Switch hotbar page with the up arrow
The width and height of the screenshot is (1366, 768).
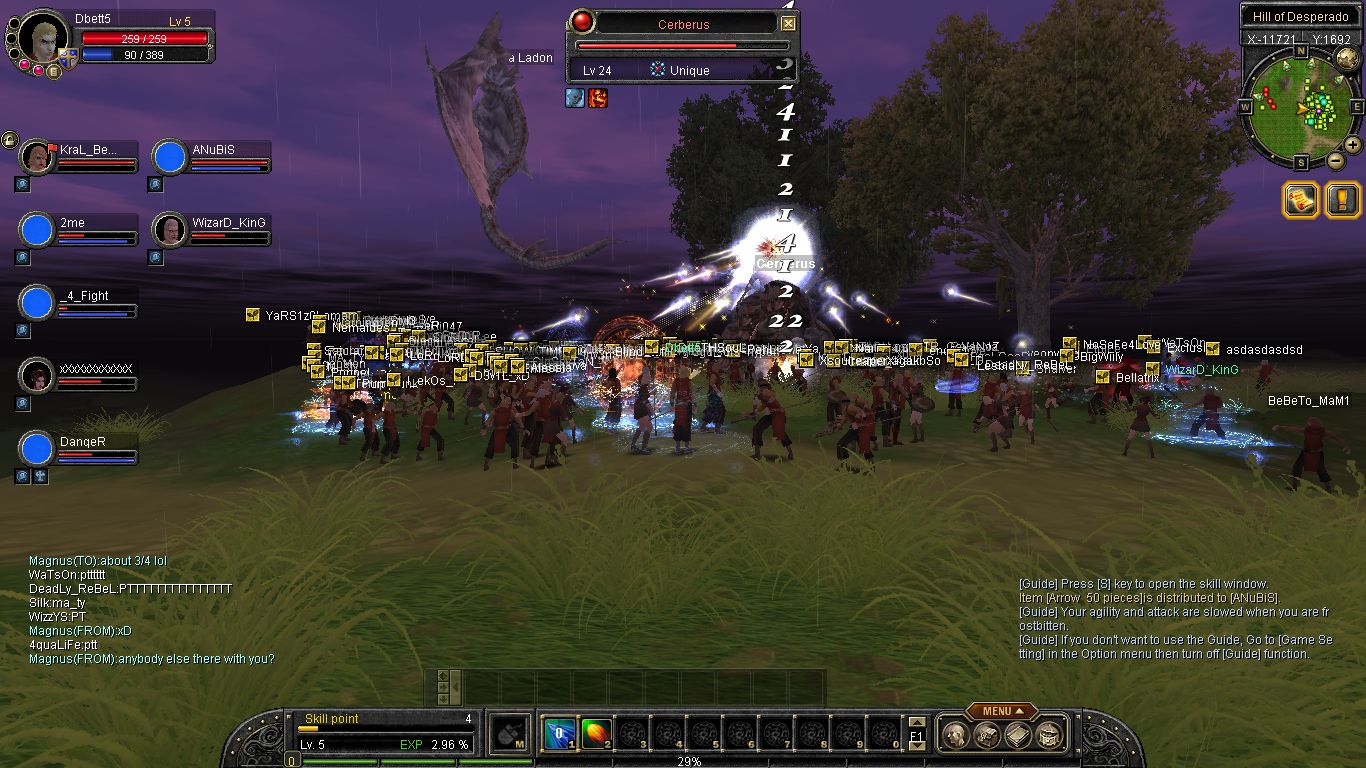(x=916, y=723)
